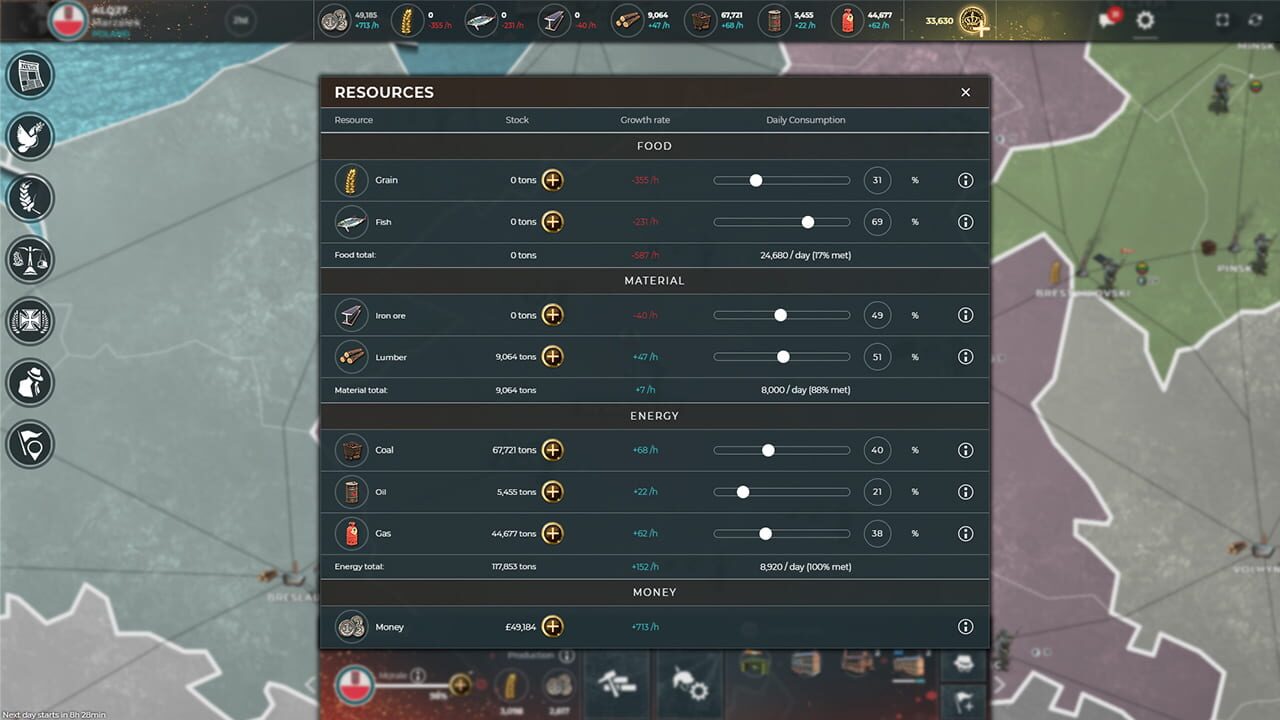Click the spy-and-gear icon in bottom toolbar
Viewport: 1280px width, 720px height.
point(689,683)
